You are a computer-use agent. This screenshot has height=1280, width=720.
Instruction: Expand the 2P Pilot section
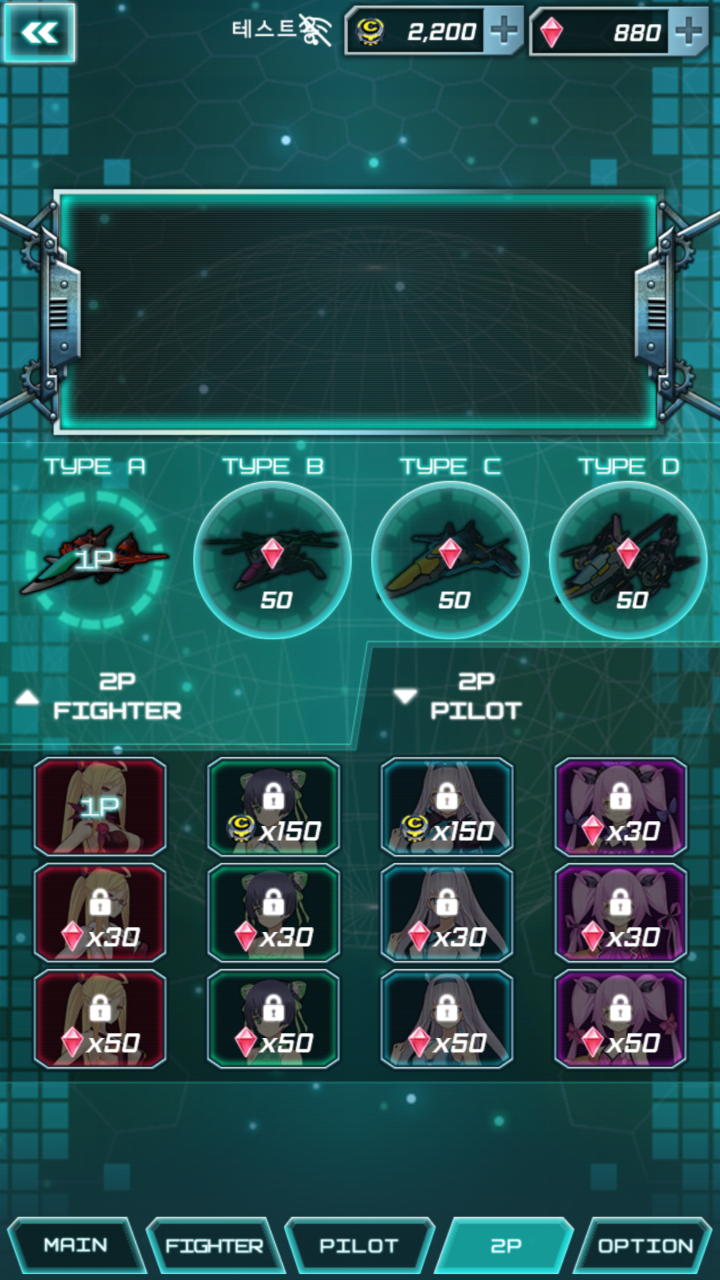(460, 697)
